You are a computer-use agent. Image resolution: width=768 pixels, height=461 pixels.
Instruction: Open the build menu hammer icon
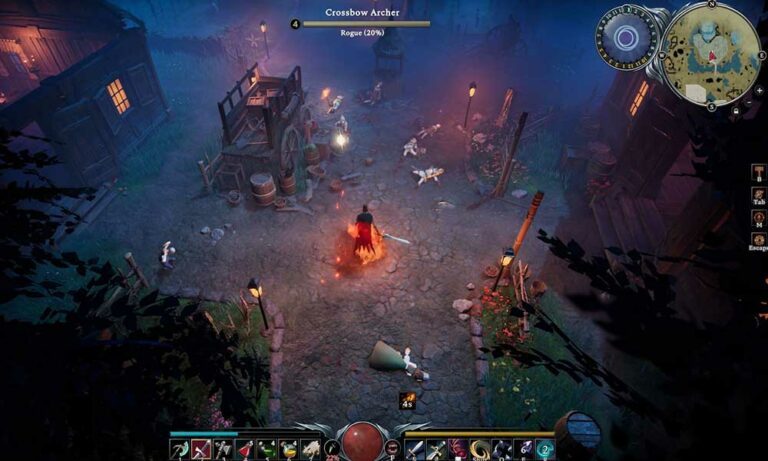(758, 171)
